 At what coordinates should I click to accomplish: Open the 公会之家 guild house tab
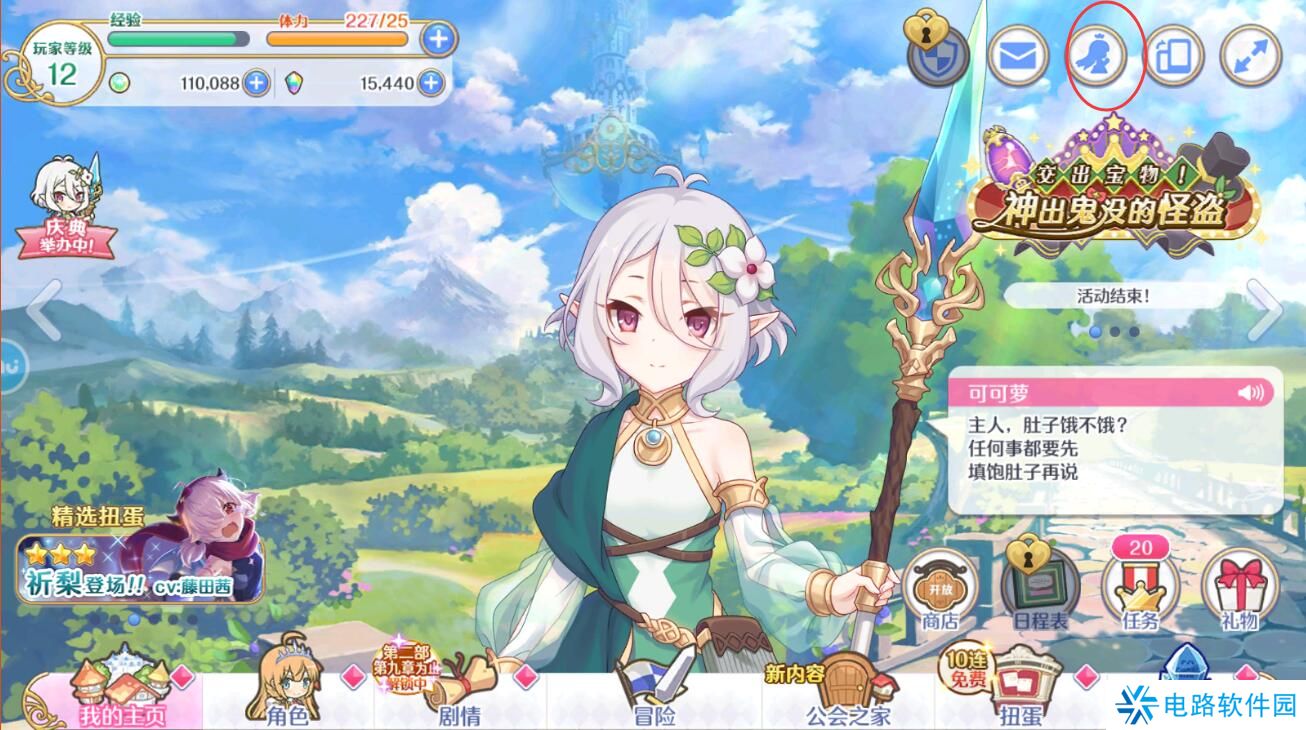point(848,698)
